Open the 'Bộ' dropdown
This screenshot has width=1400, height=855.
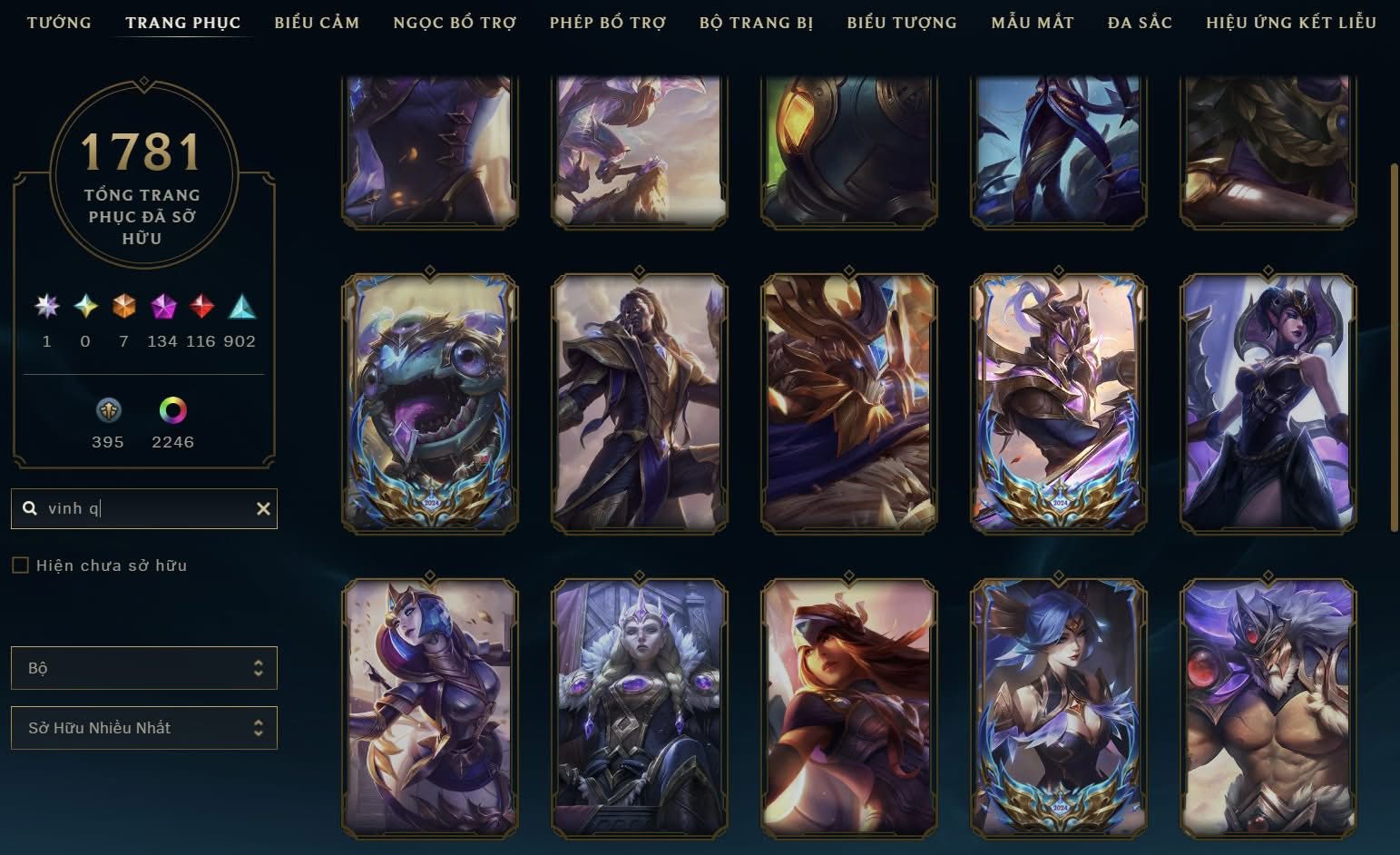143,667
